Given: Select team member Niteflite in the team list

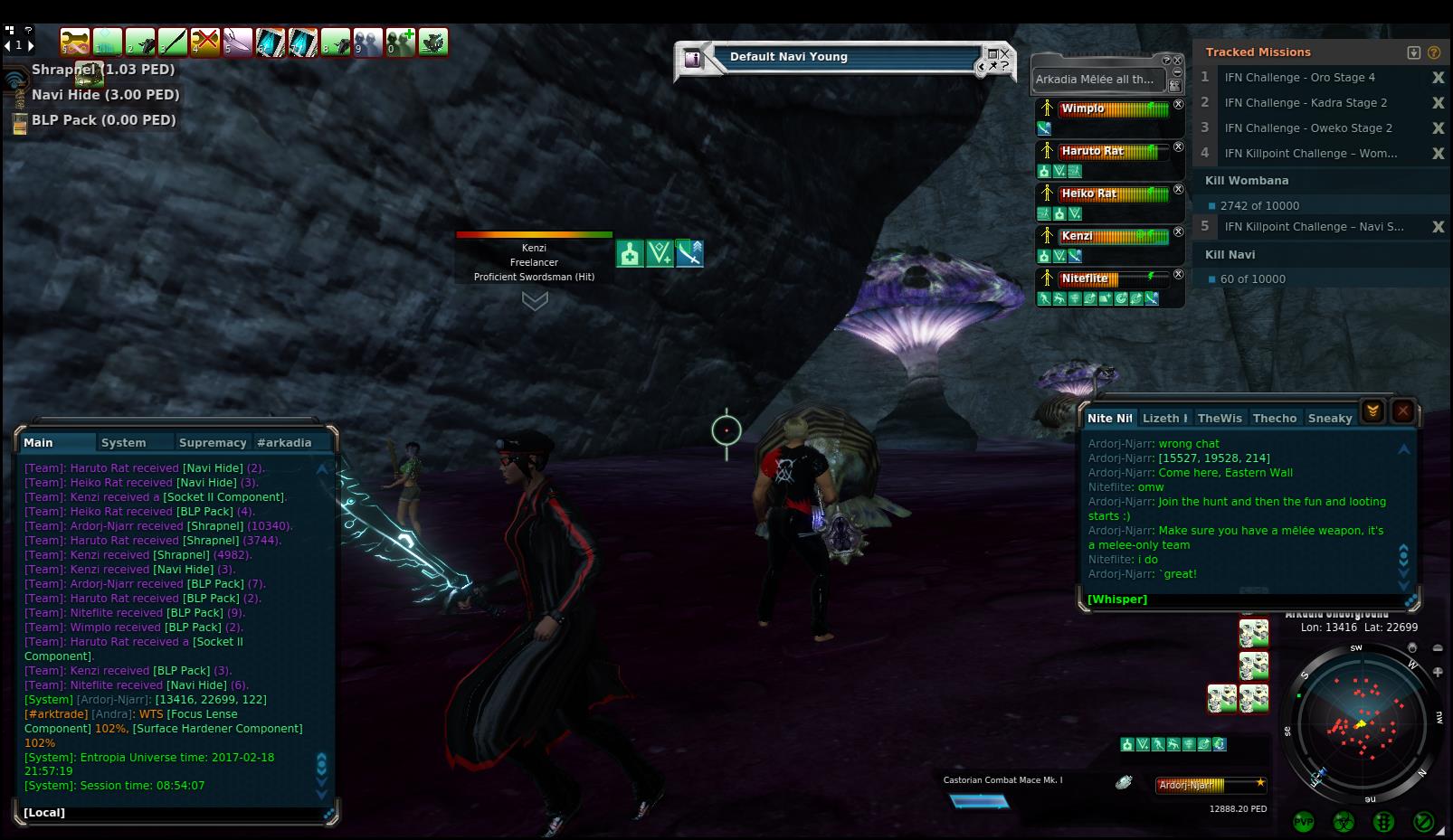Looking at the screenshot, I should [1086, 278].
